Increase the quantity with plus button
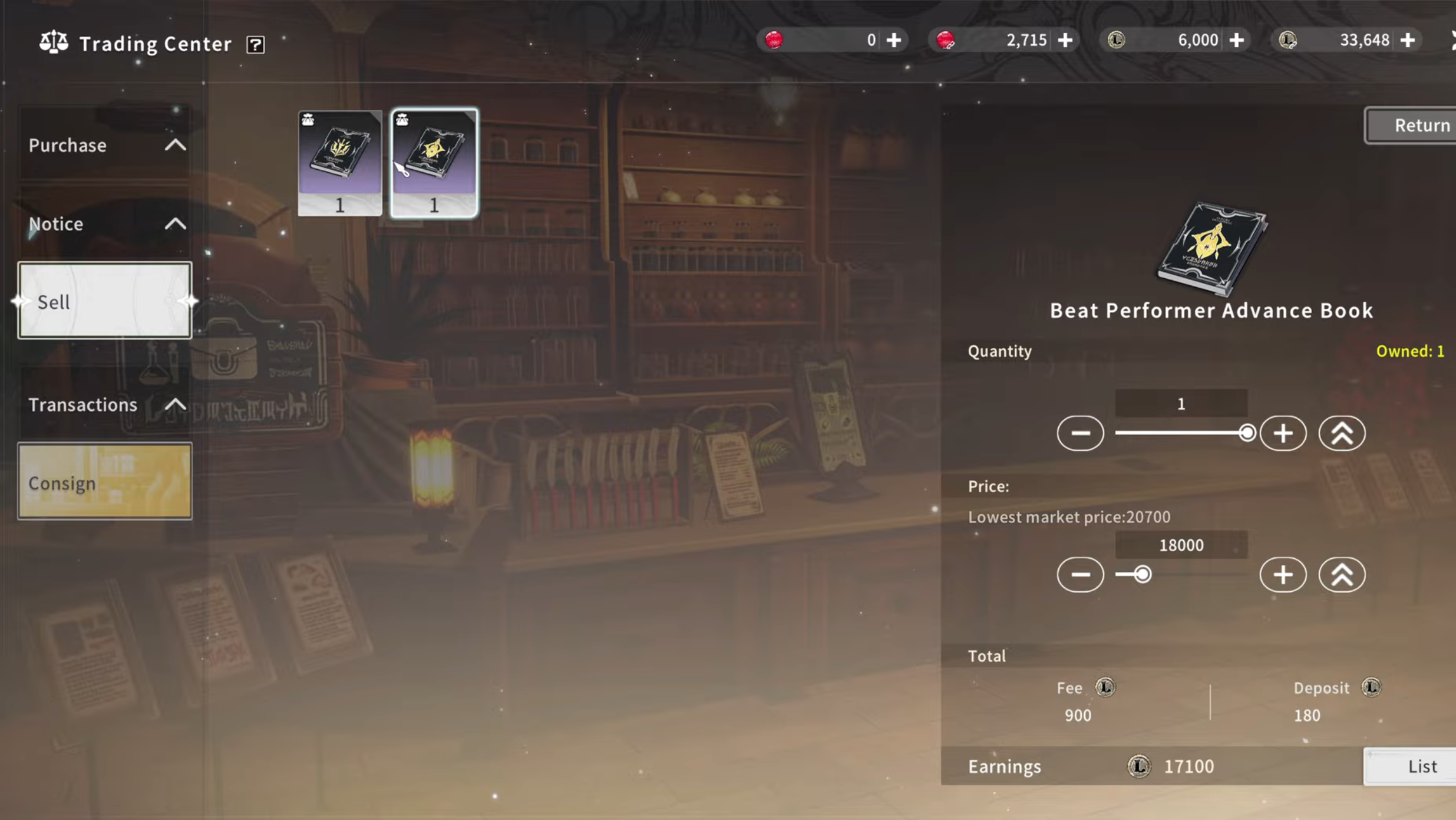 tap(1283, 433)
